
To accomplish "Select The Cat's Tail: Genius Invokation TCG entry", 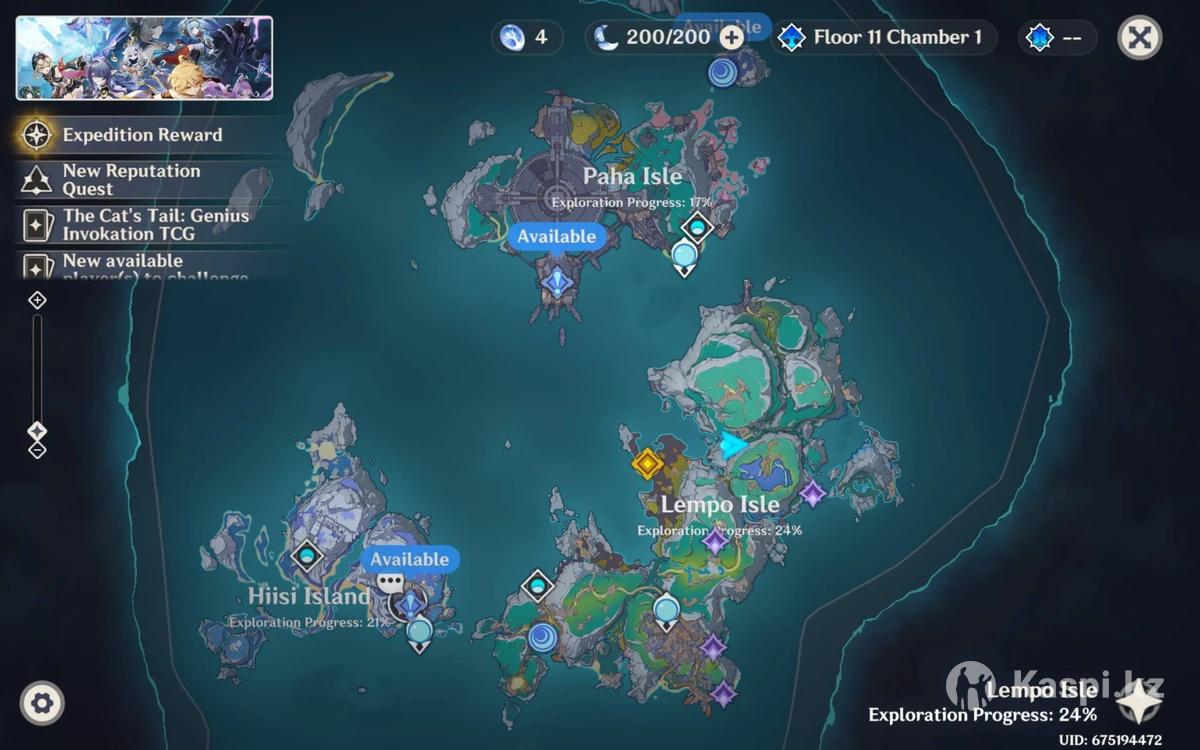I will pos(155,224).
